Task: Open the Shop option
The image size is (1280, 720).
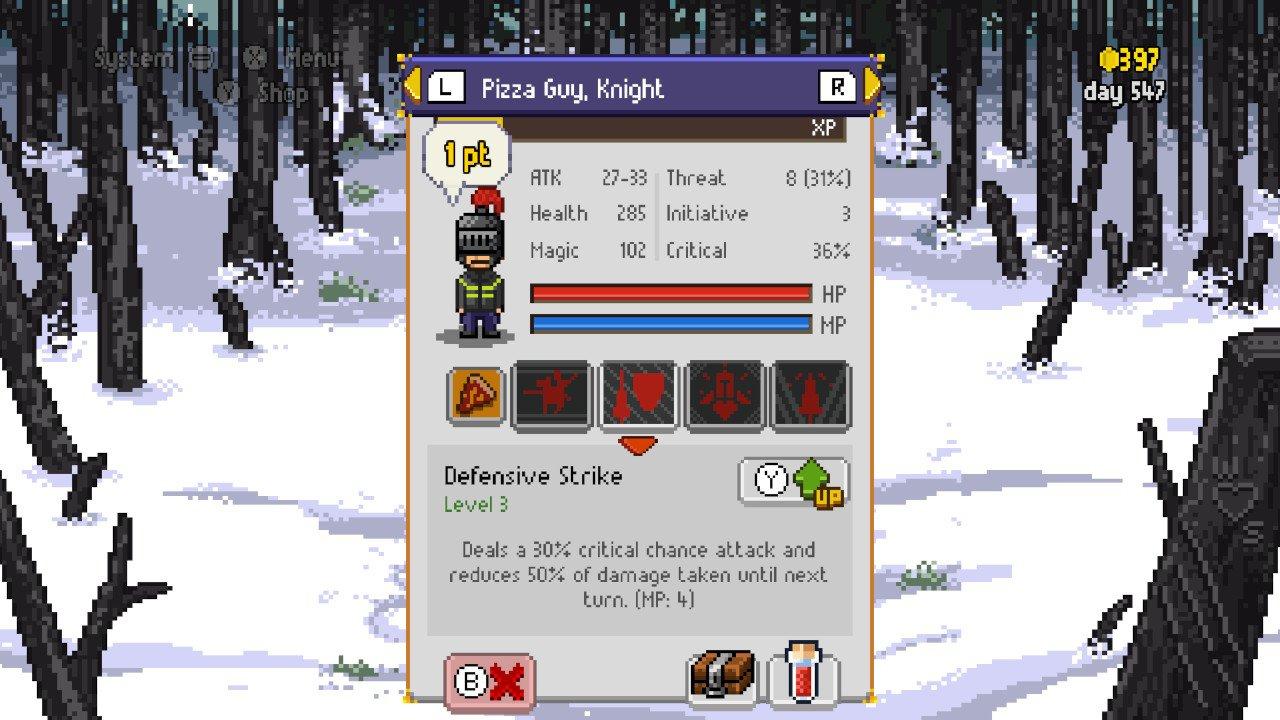Action: (x=282, y=94)
